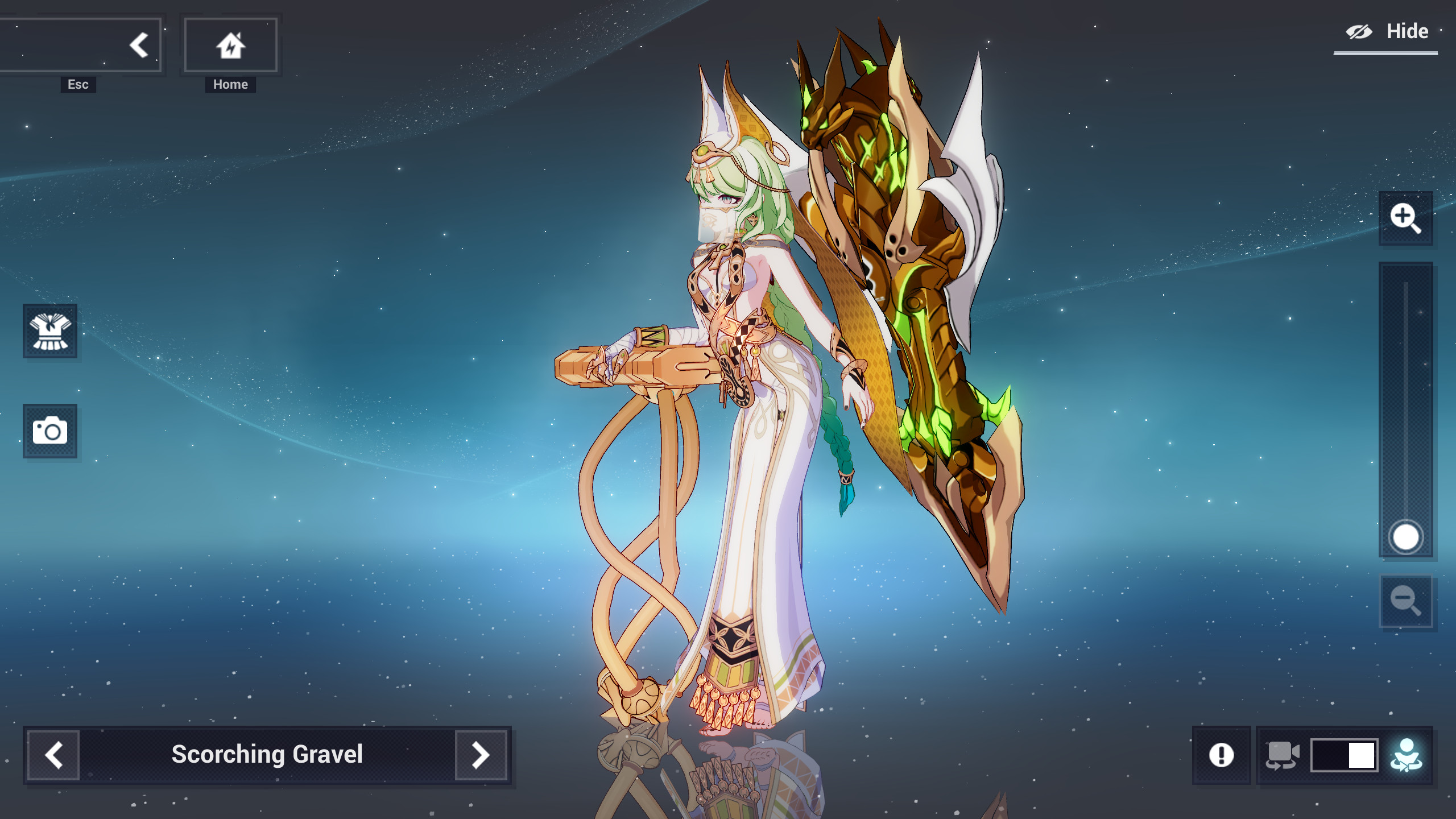Click the back chevron next to Esc
The height and width of the screenshot is (819, 1456).
(138, 44)
